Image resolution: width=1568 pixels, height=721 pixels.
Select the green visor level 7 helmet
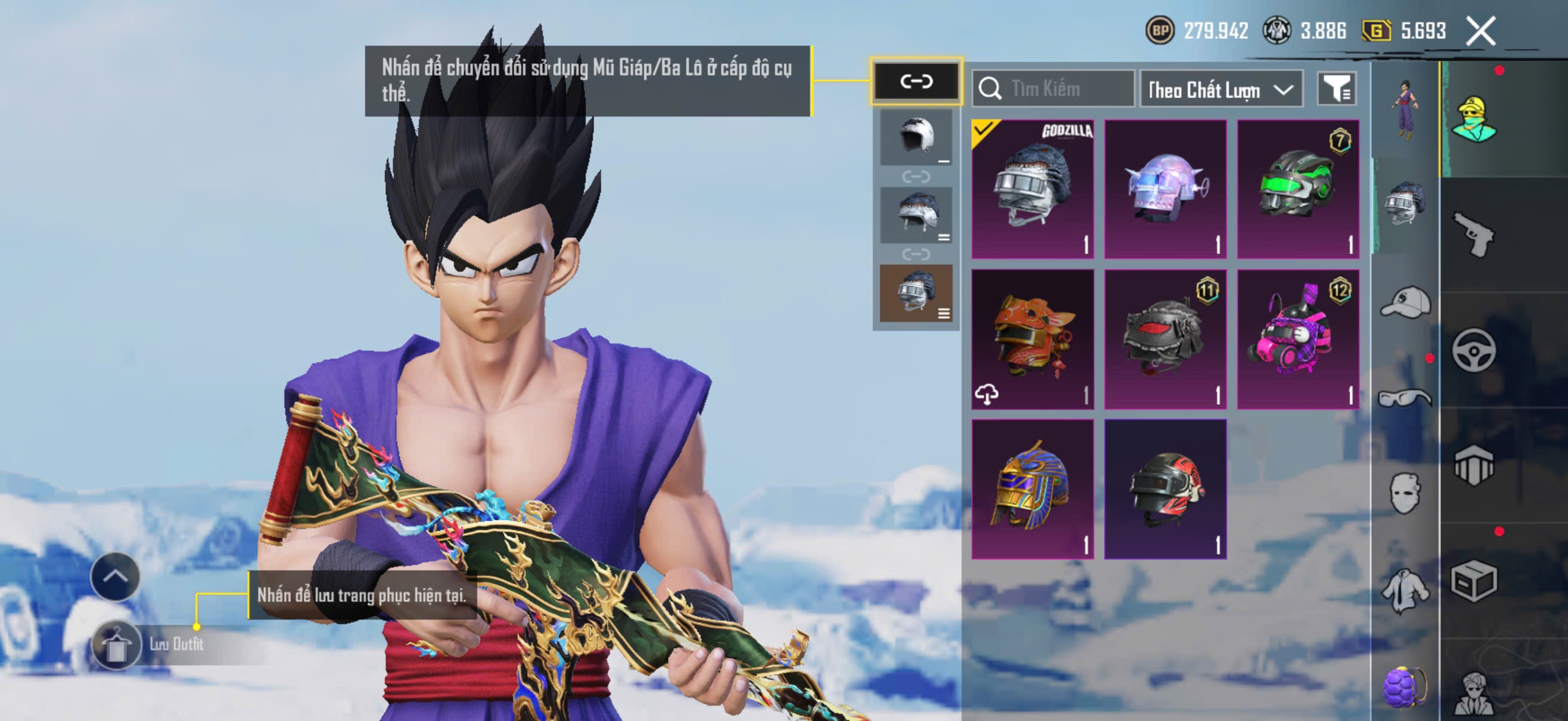(x=1298, y=190)
